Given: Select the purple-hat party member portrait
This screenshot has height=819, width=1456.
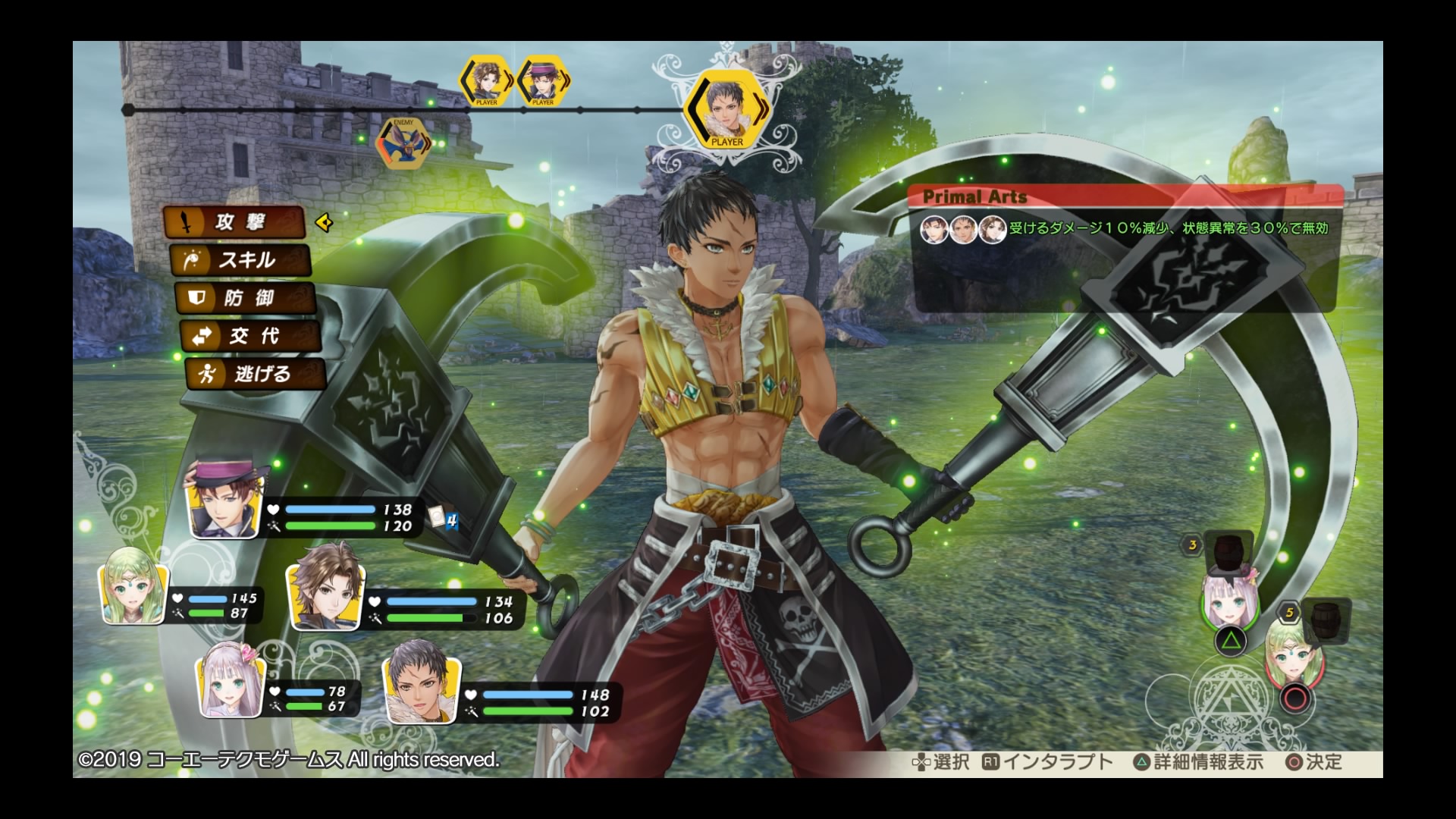Looking at the screenshot, I should pos(225,498).
